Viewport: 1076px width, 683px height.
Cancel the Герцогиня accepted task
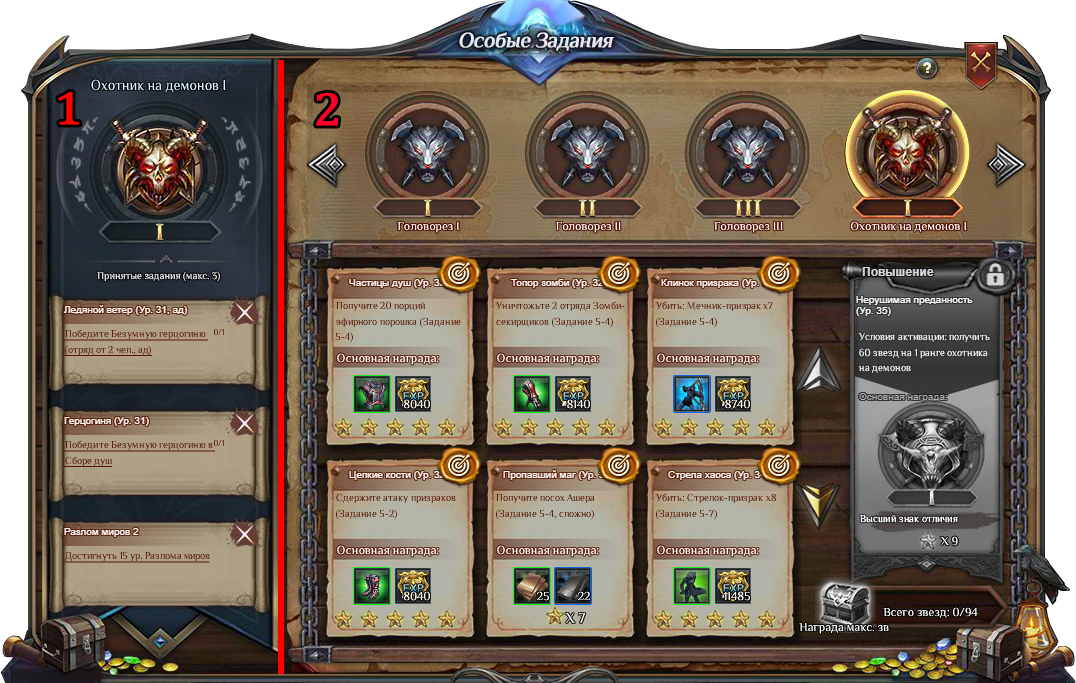pos(245,424)
